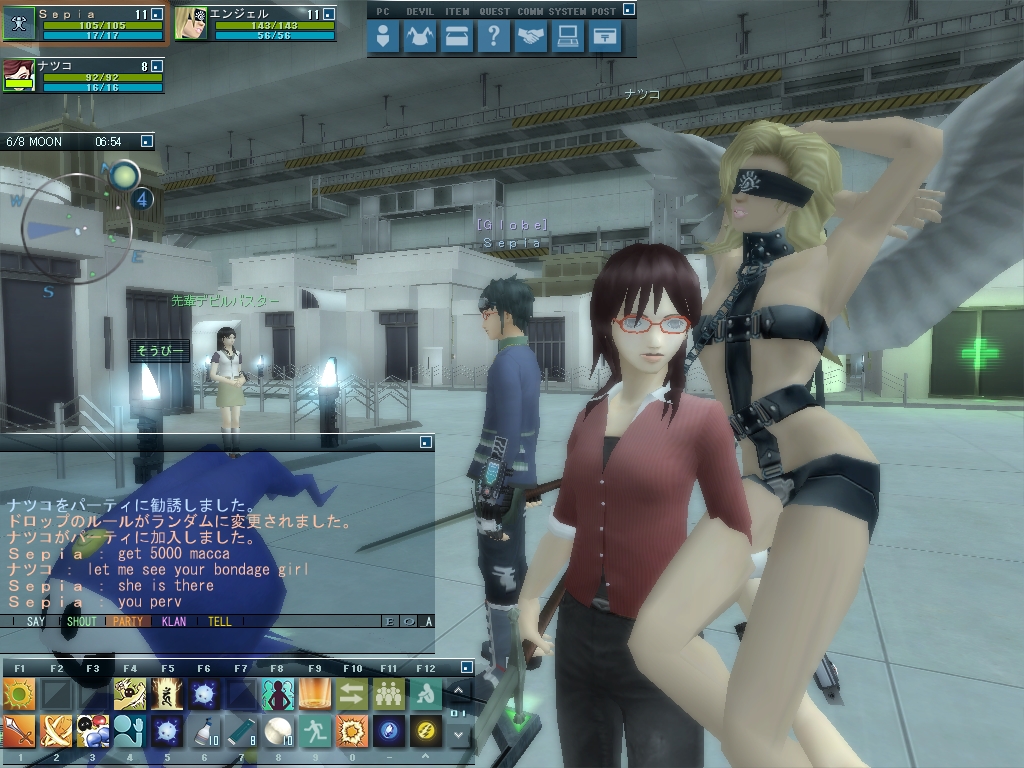Use the sword attack skill
The width and height of the screenshot is (1024, 768).
click(x=19, y=732)
